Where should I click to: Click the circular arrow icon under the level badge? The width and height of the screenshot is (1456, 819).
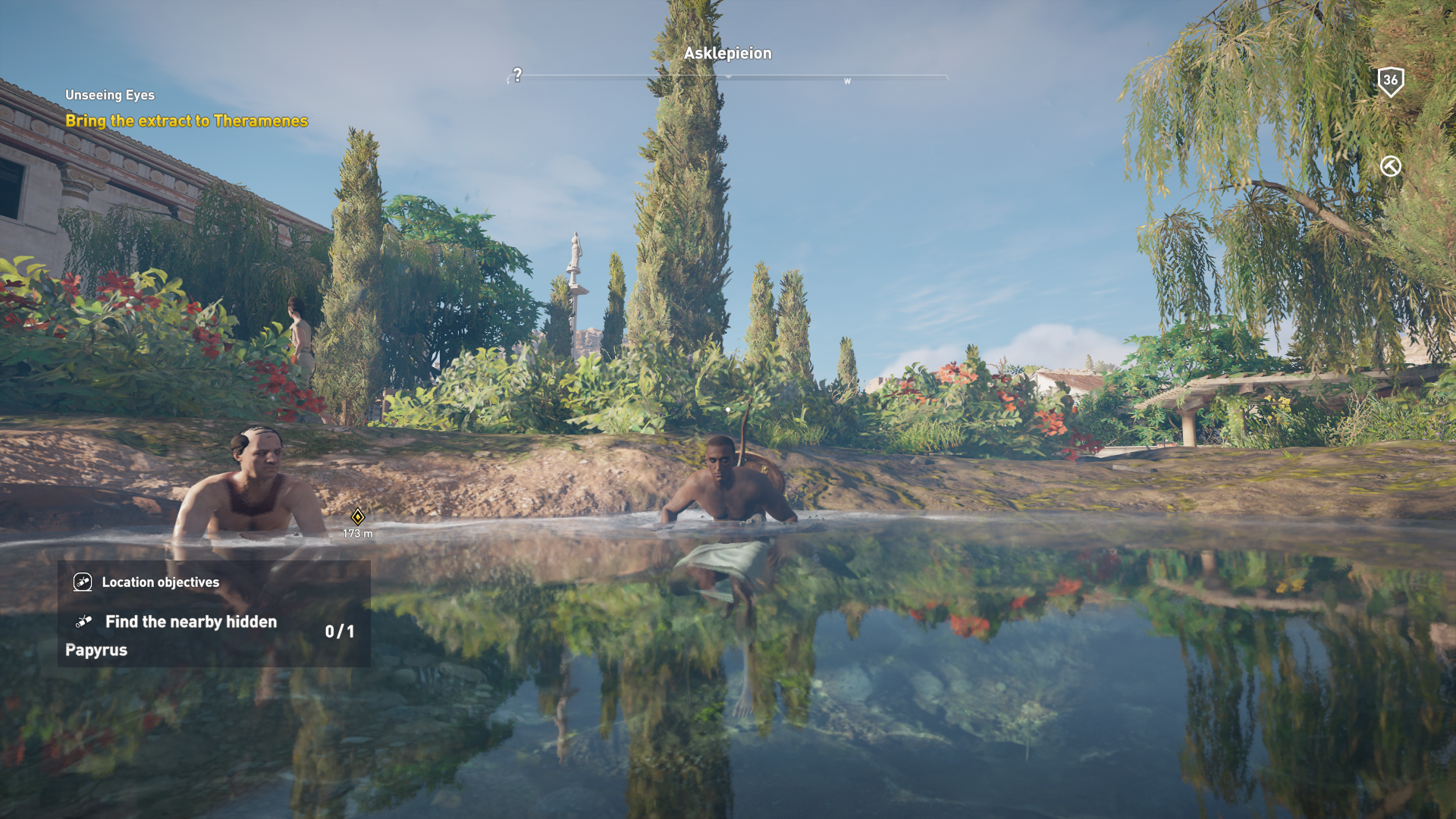(x=1390, y=166)
